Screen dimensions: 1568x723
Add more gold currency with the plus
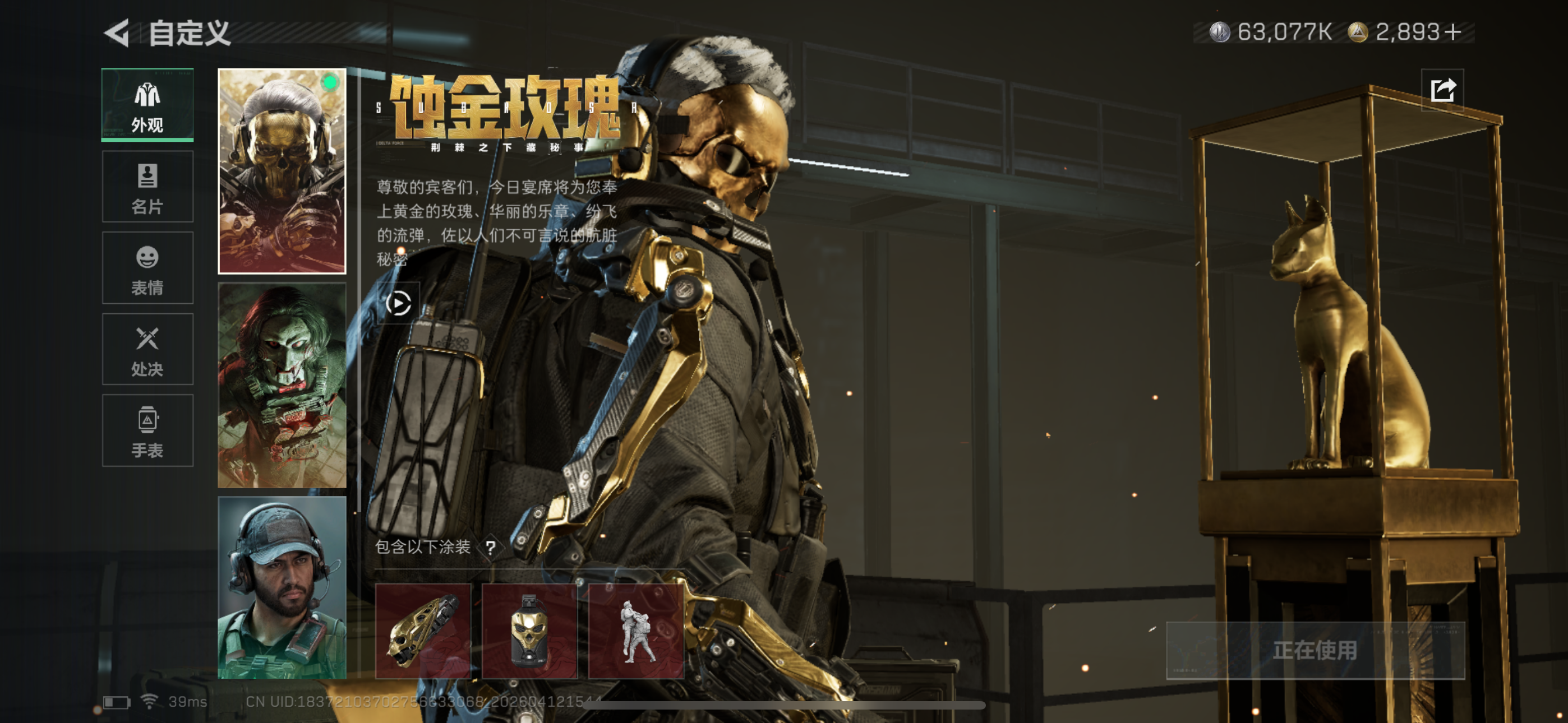point(1452,31)
